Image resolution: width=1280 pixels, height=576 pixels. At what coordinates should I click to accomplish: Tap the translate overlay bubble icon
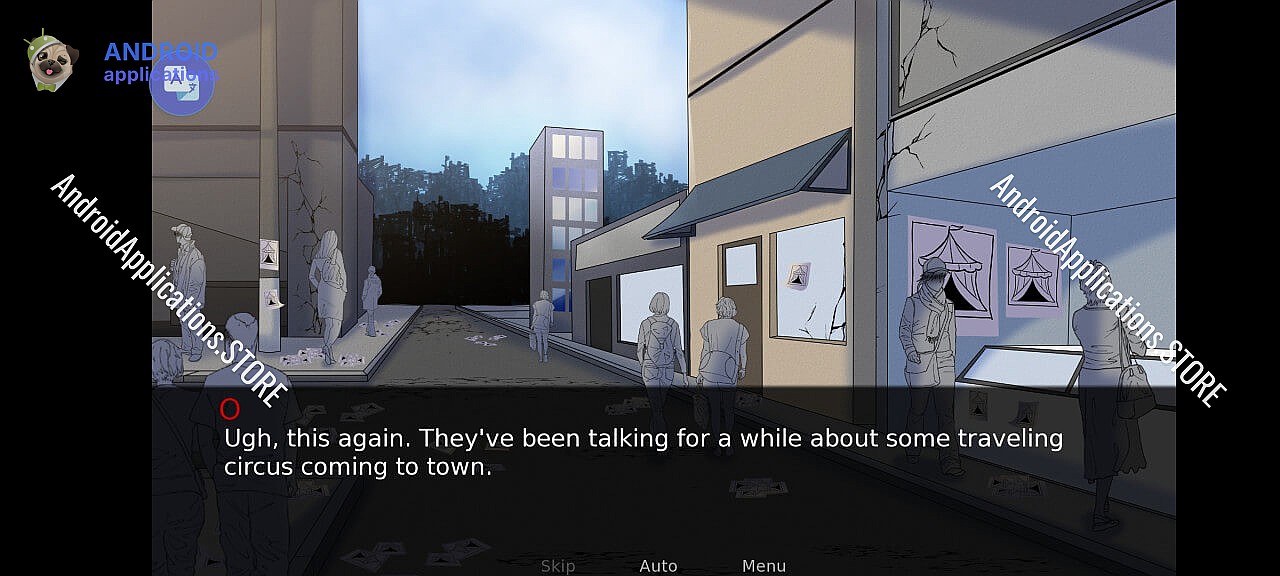click(x=182, y=83)
